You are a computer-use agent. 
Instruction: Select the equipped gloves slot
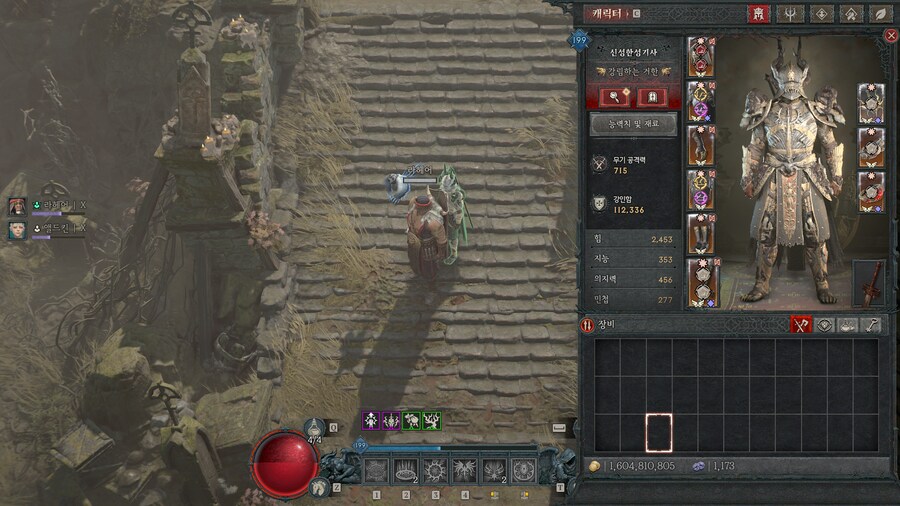pyautogui.click(x=701, y=144)
